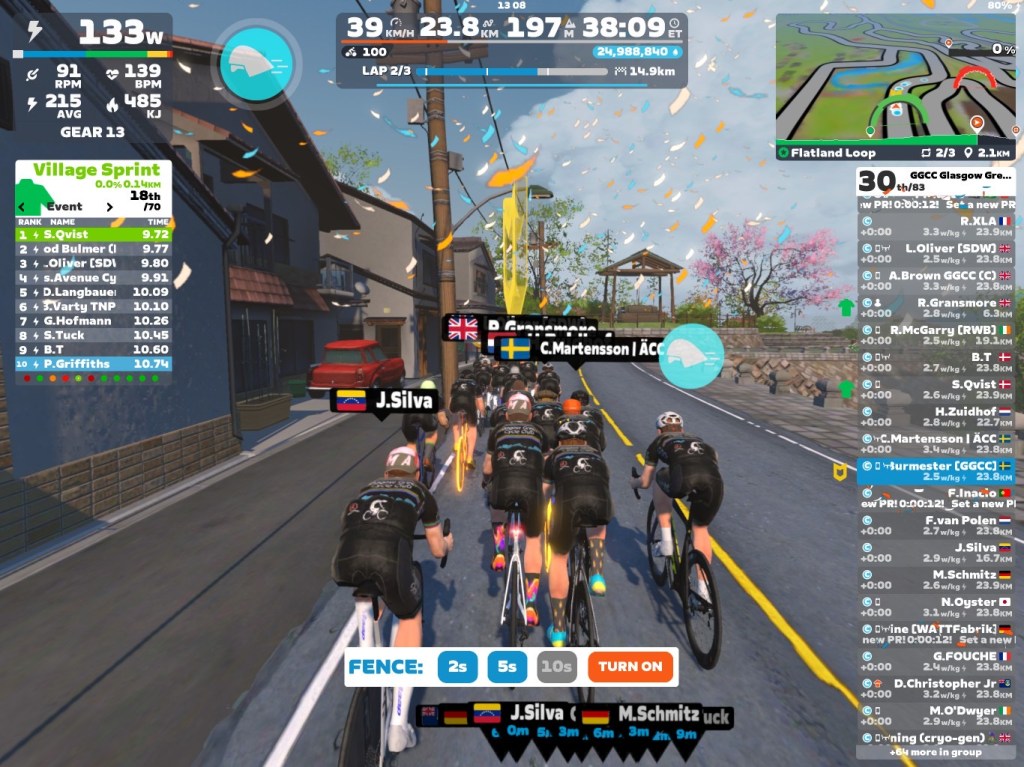The width and height of the screenshot is (1024, 767).
Task: Select the 10s fence option
Action: coord(556,666)
